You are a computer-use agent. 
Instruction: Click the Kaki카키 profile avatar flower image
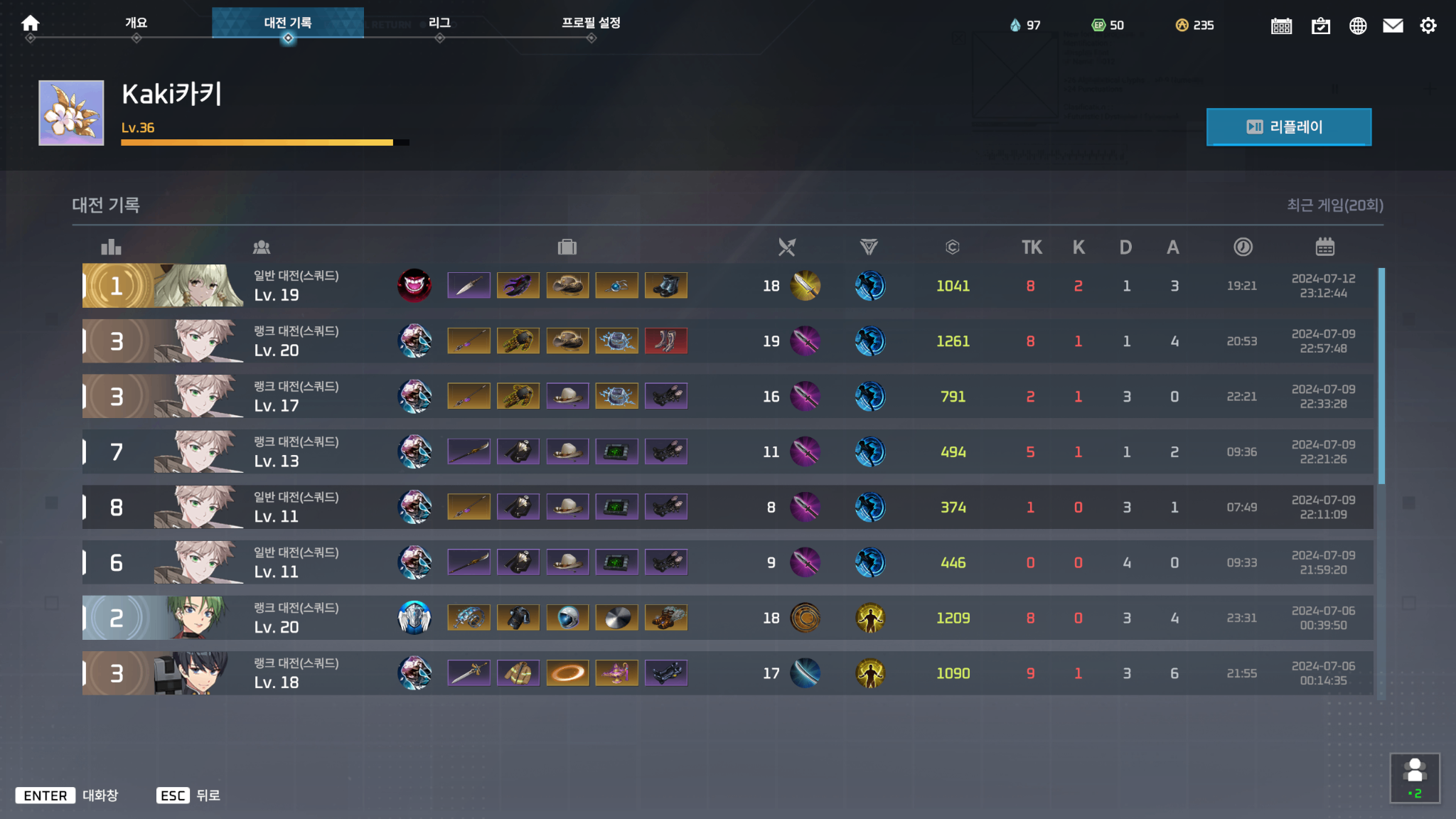pos(70,112)
